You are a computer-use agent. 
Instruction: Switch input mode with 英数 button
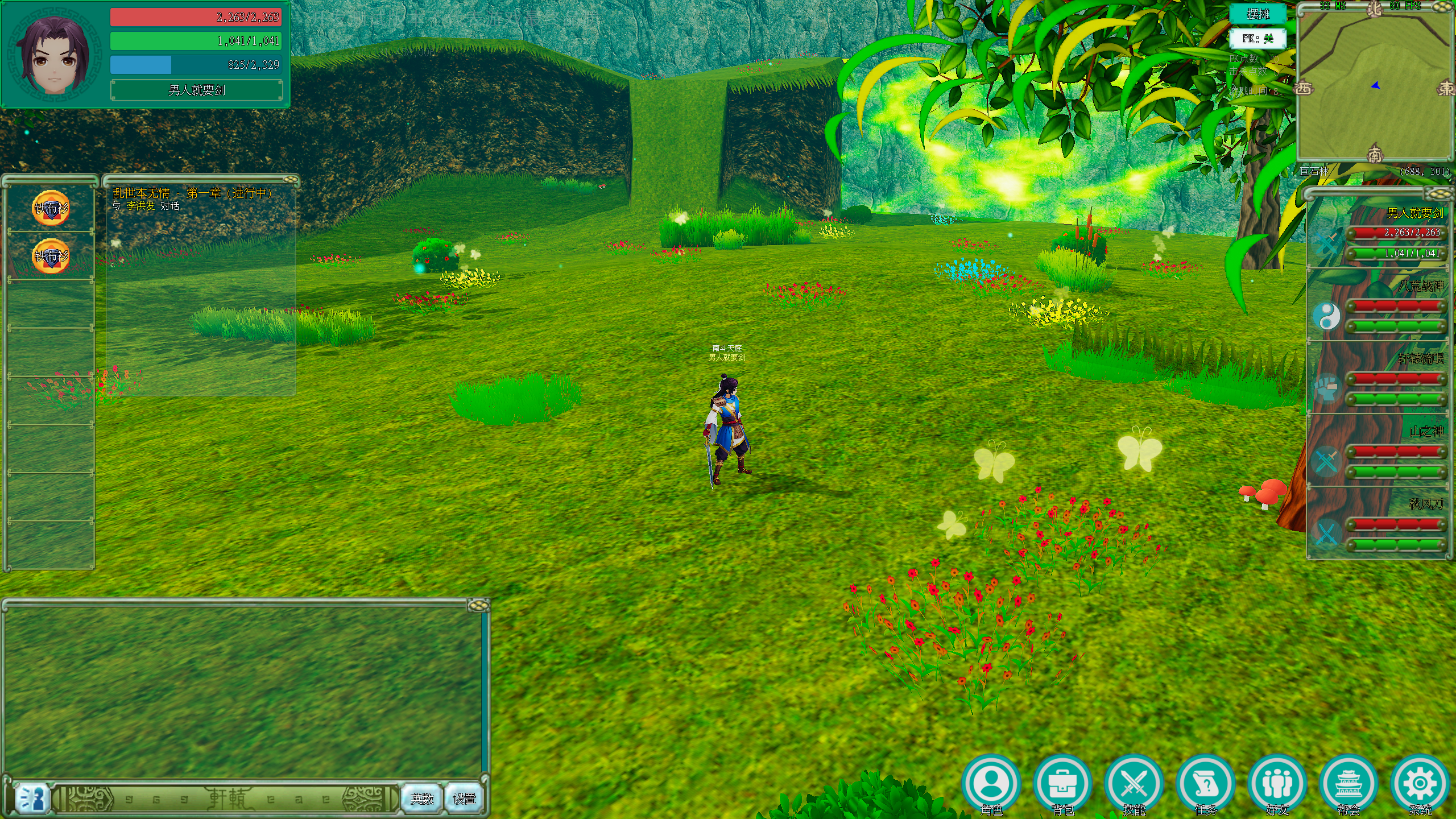click(x=422, y=799)
